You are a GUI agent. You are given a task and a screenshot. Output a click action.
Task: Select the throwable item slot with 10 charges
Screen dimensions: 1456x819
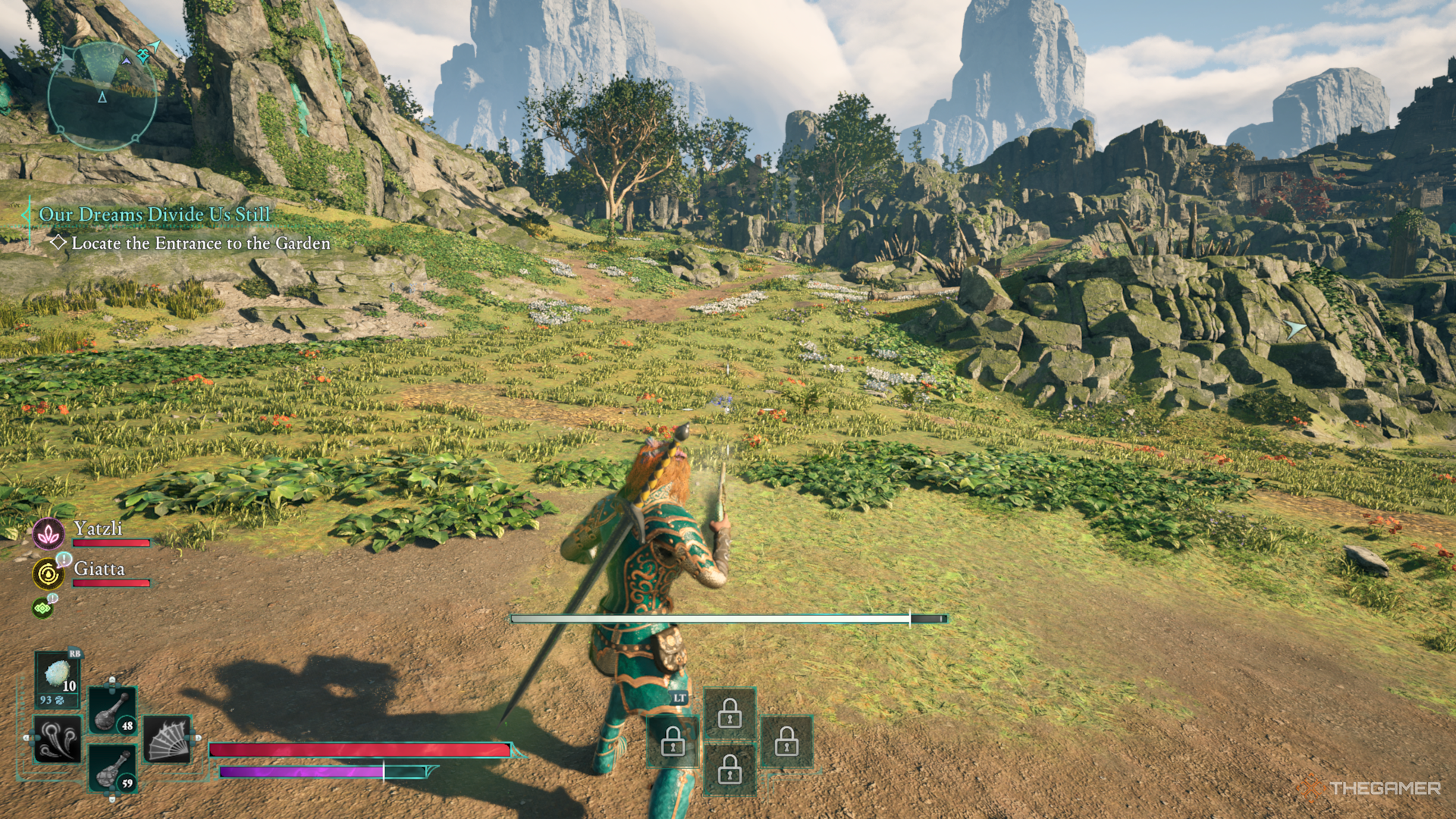[x=58, y=679]
